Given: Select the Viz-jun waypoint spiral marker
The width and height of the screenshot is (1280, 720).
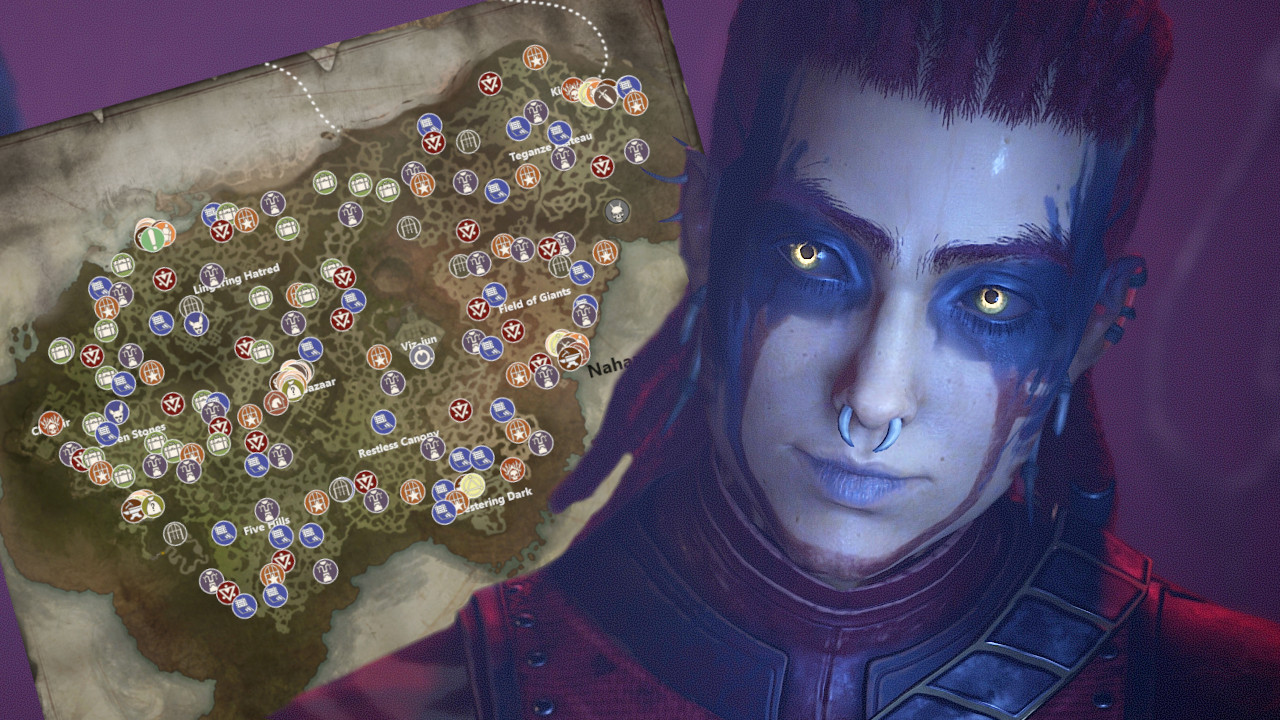Looking at the screenshot, I should tap(420, 355).
